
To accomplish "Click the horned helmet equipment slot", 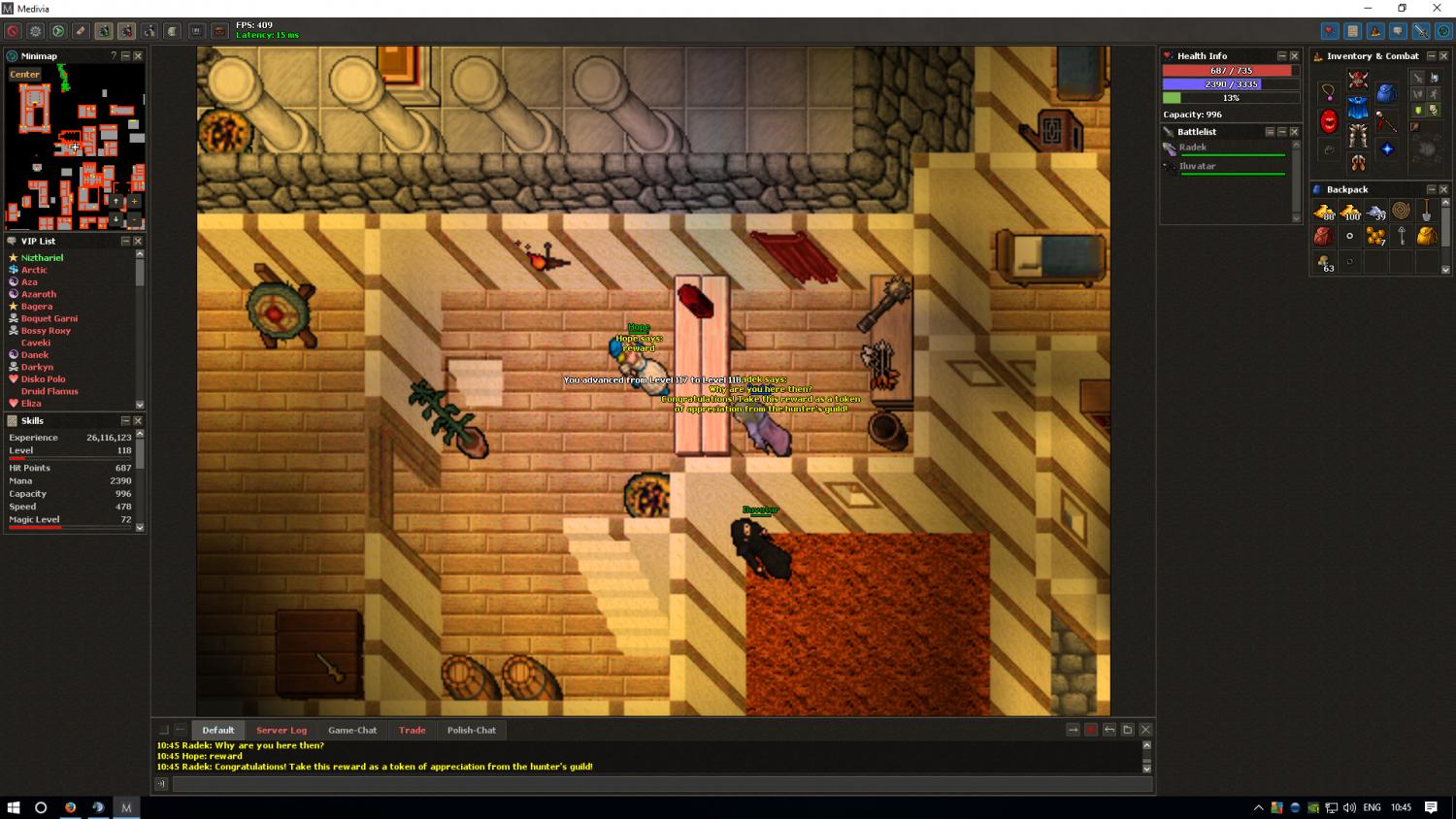I will [1358, 81].
